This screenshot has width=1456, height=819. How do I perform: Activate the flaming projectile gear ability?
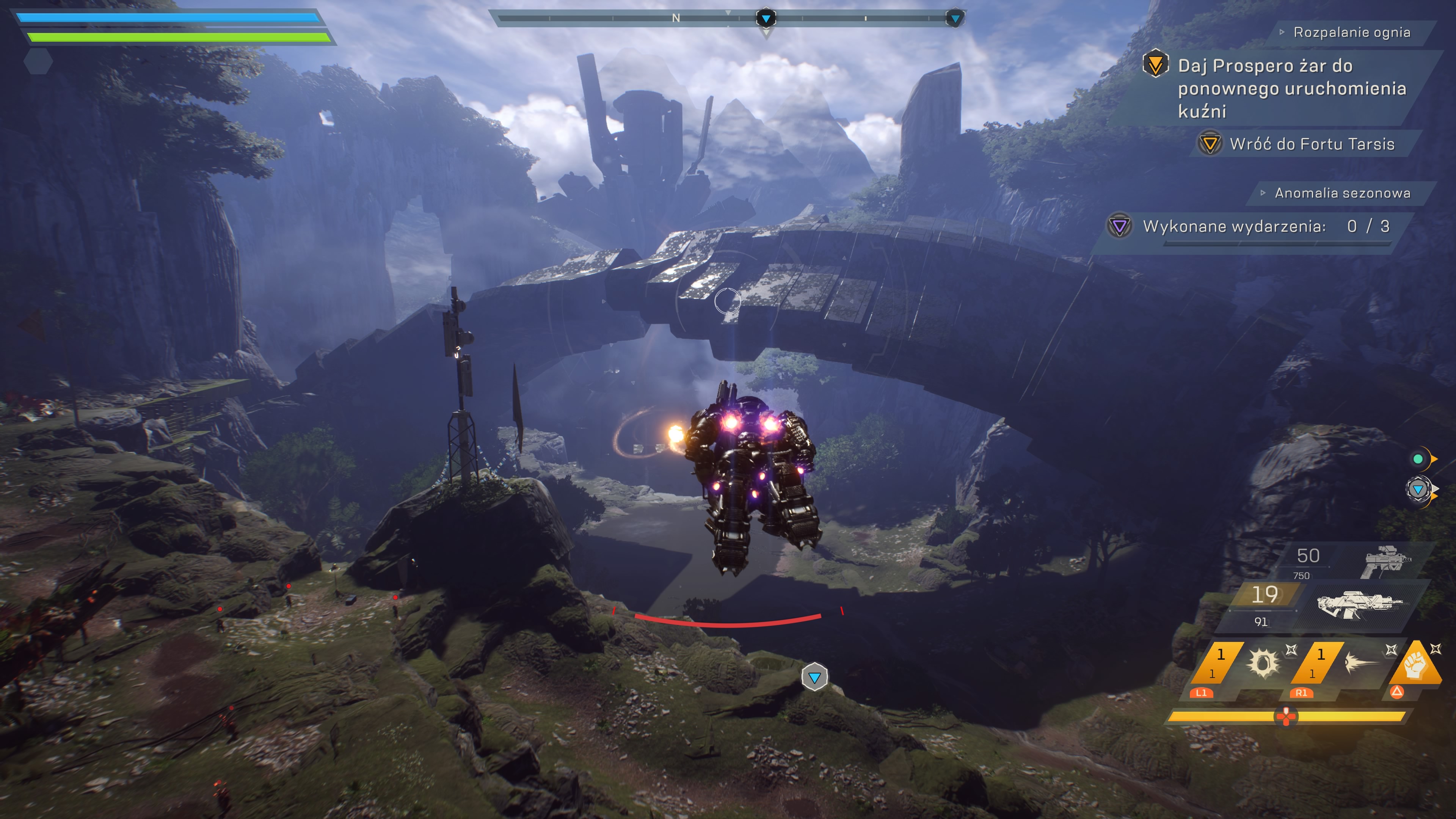click(1360, 662)
